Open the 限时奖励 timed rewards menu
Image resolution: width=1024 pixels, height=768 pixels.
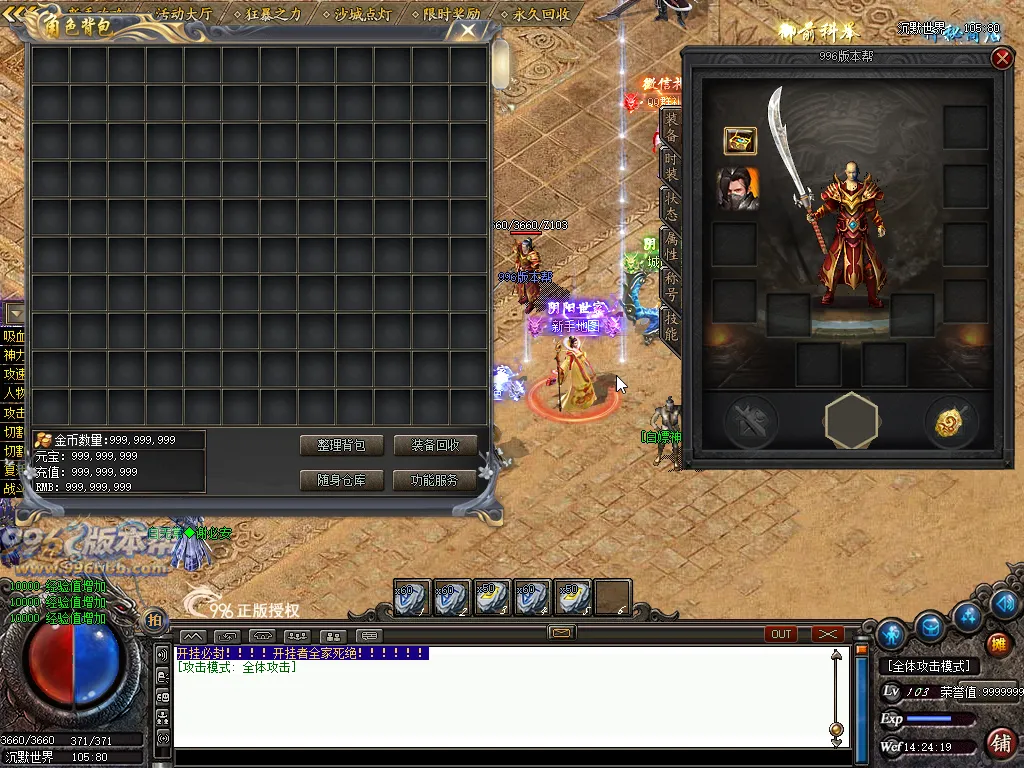click(450, 14)
